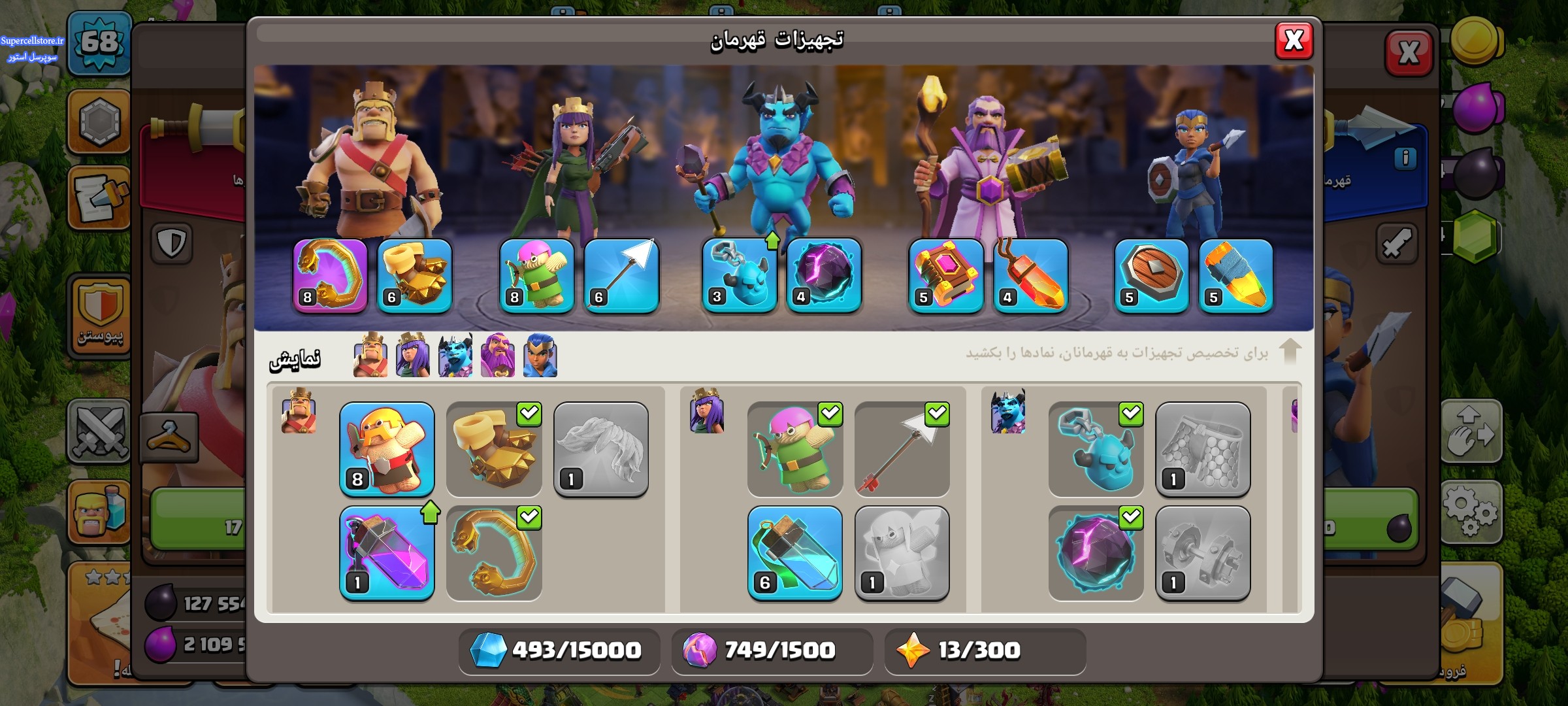Open the Minion Prince's Henchmen Puppet slot

pos(740,276)
